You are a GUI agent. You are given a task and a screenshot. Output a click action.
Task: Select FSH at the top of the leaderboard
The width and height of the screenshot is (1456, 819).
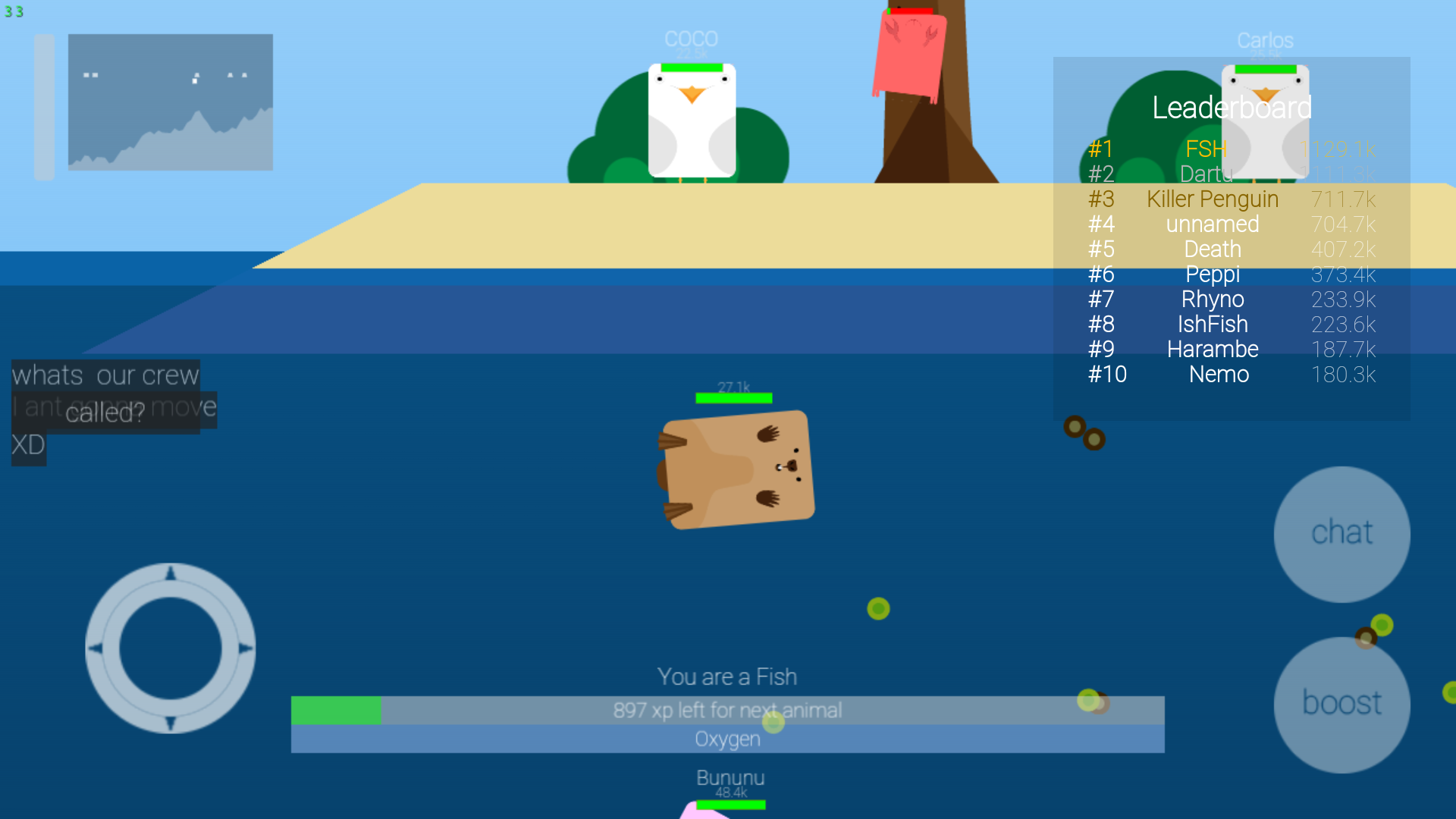click(1205, 149)
